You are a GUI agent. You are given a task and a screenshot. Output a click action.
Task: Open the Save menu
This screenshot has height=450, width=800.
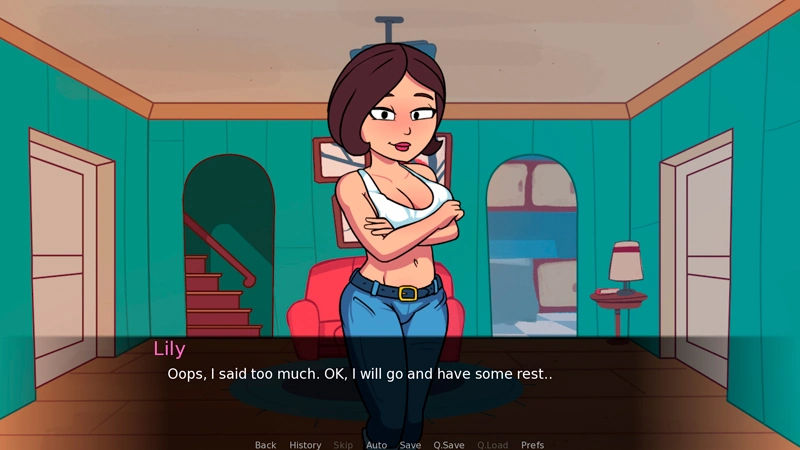(x=410, y=444)
